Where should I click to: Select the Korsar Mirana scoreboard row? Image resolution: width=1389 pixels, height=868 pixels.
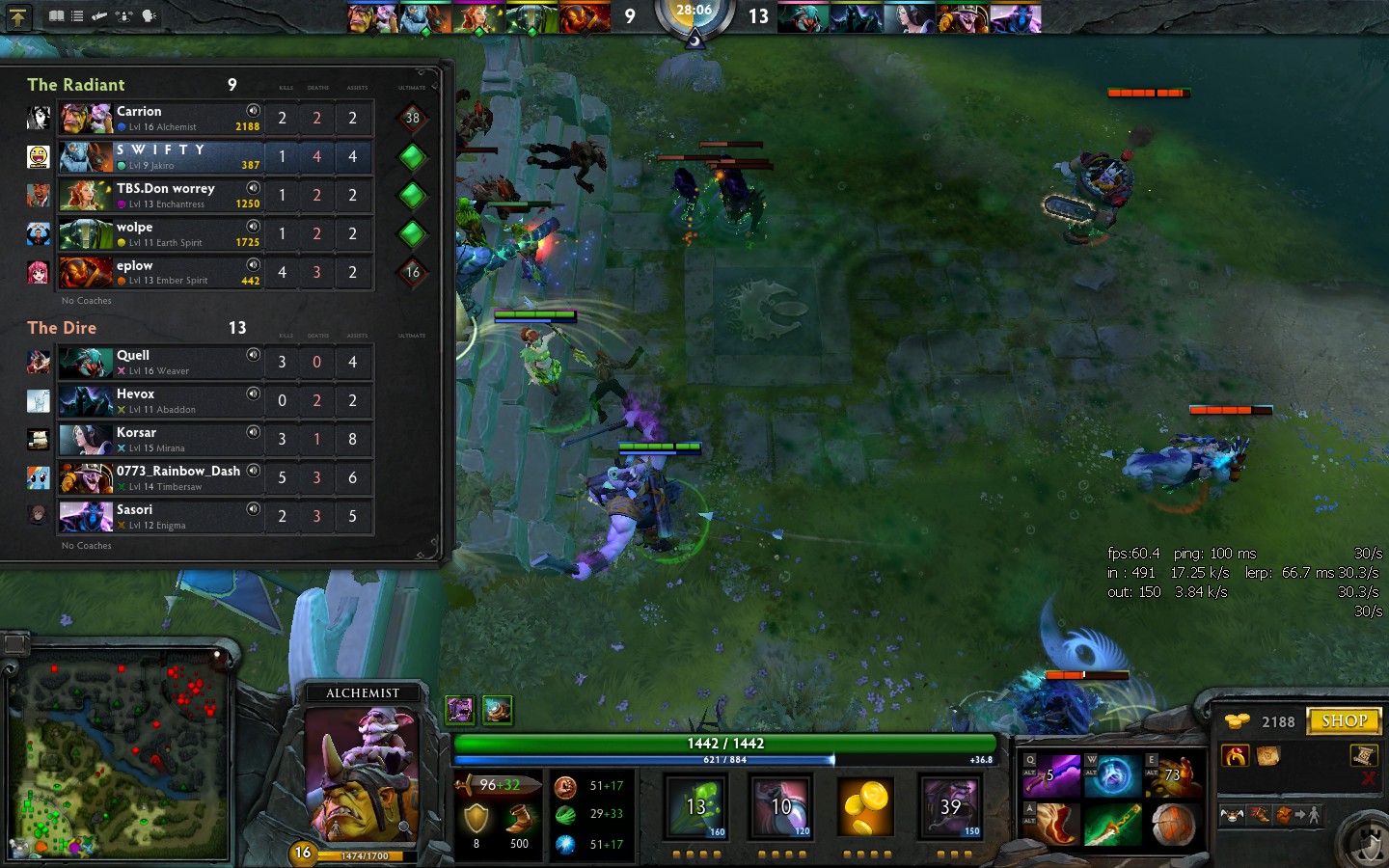[160, 440]
